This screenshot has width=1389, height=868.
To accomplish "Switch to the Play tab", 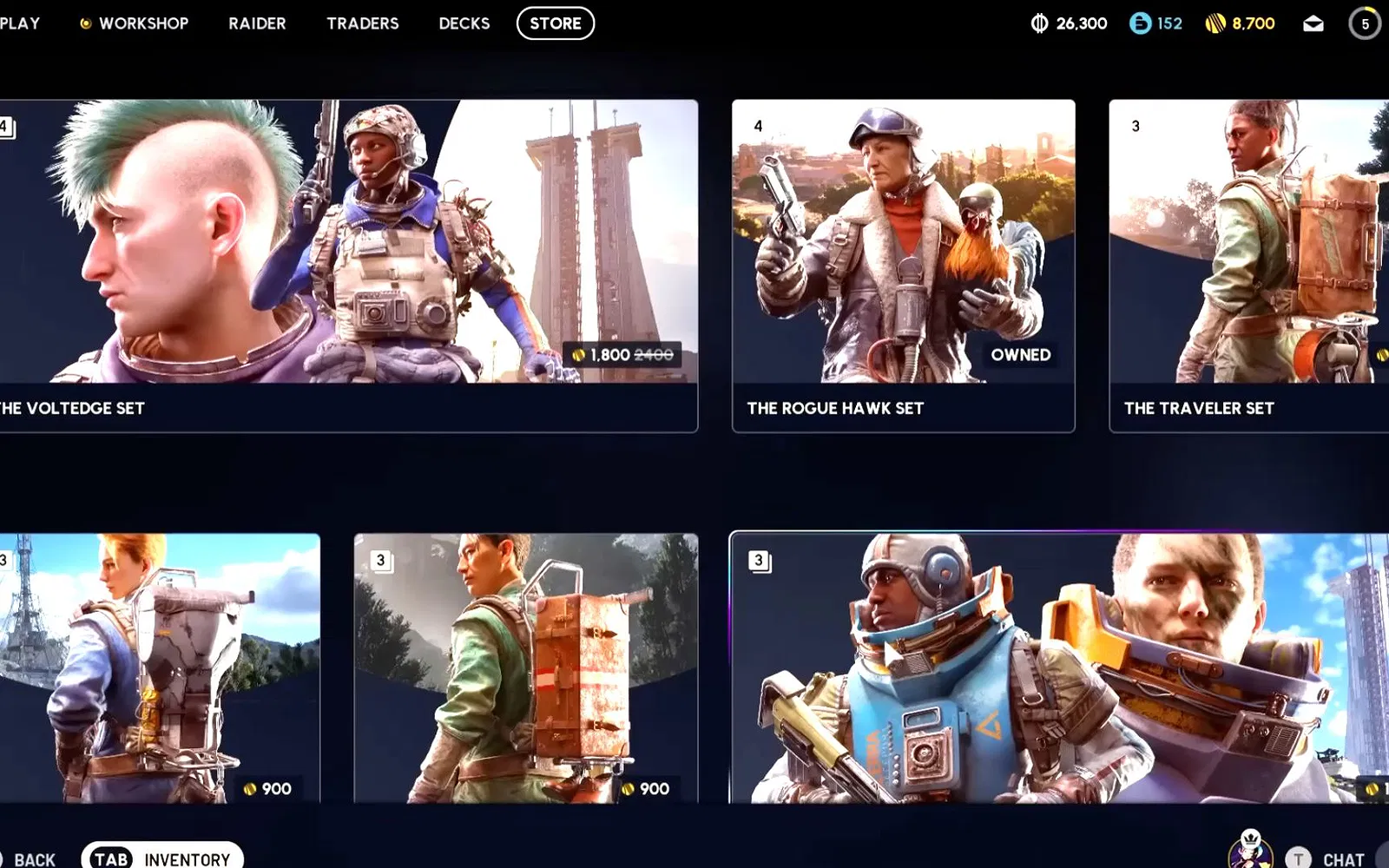I will [x=19, y=23].
